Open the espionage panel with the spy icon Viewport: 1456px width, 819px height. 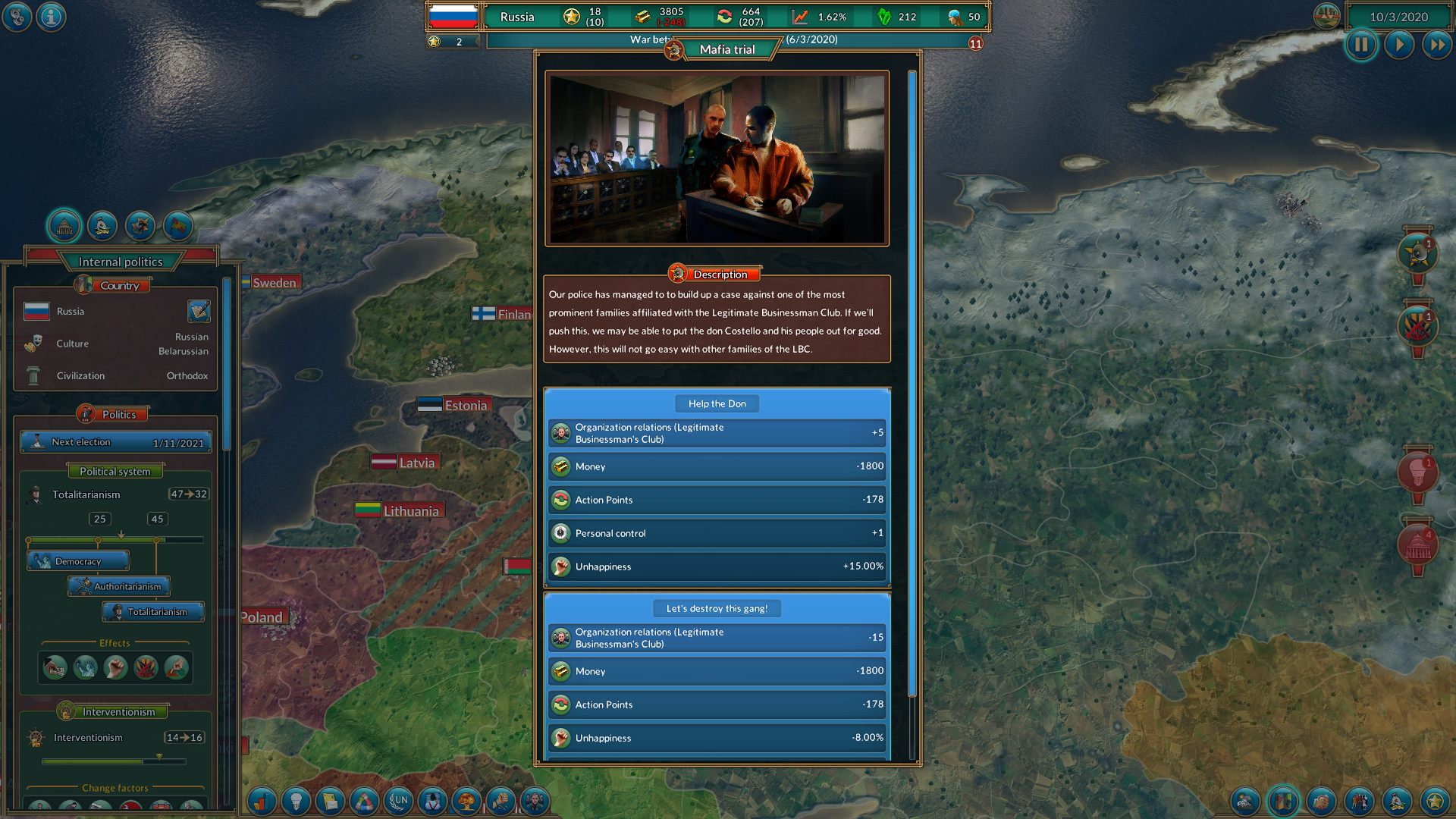(x=535, y=801)
